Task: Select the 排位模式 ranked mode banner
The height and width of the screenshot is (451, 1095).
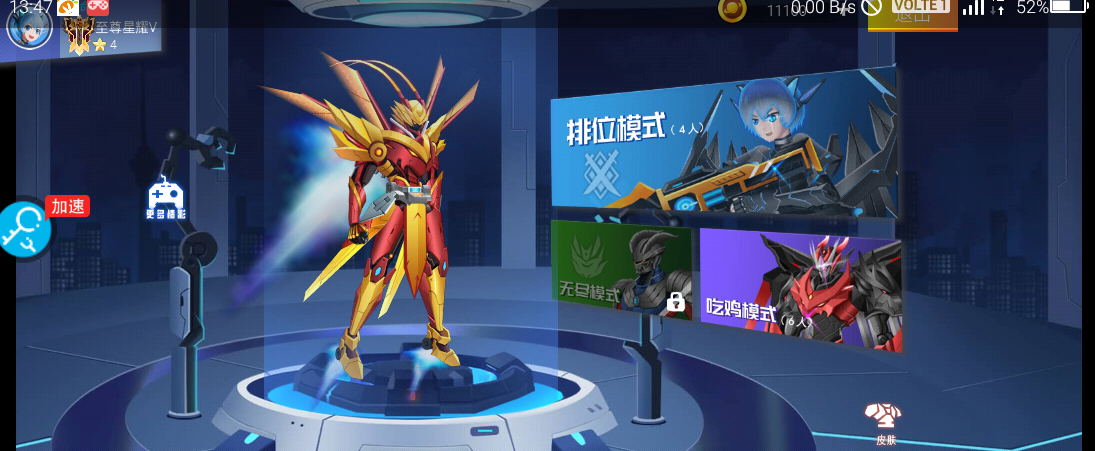Action: point(722,144)
